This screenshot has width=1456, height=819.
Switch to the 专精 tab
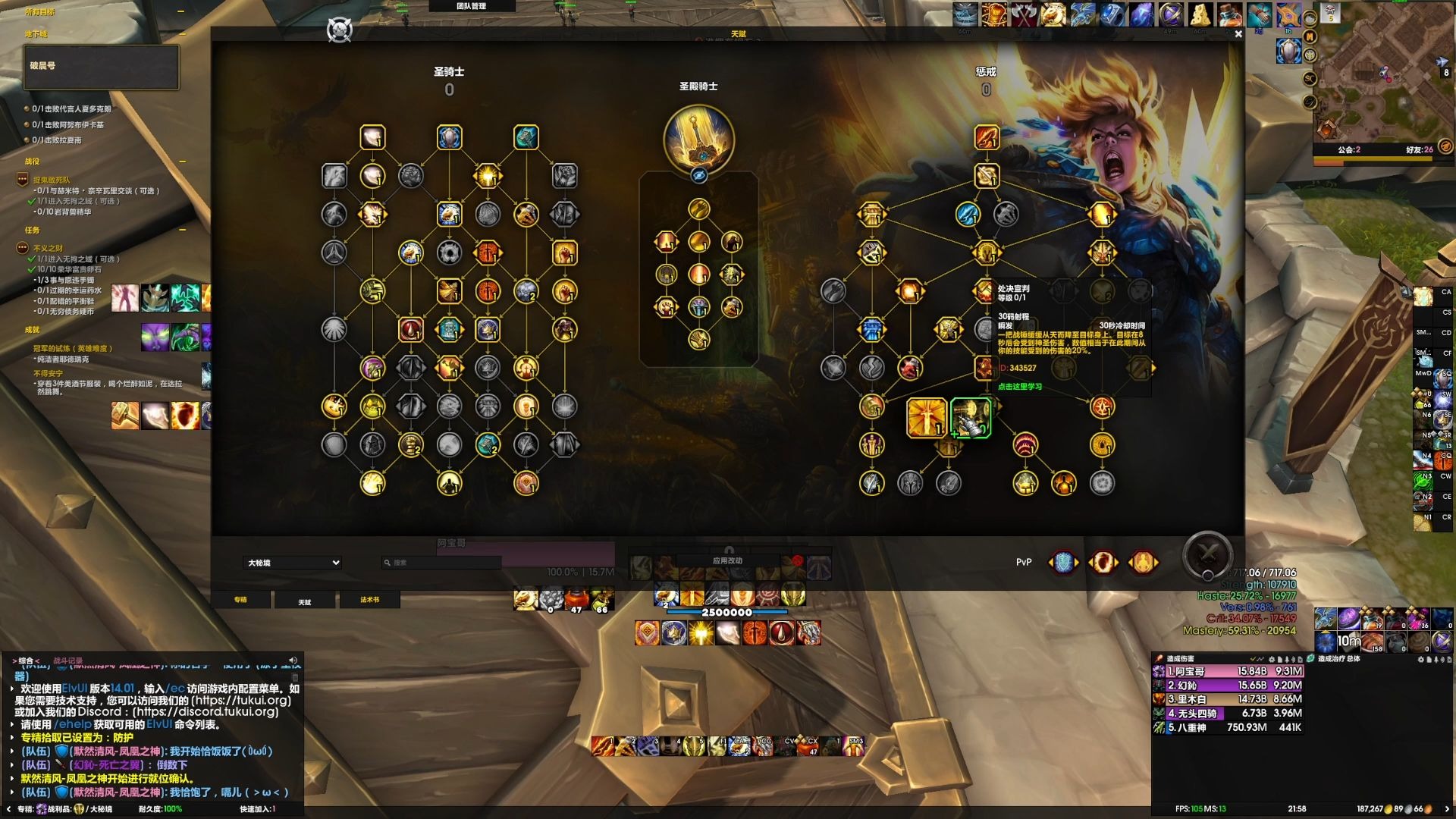(x=240, y=600)
